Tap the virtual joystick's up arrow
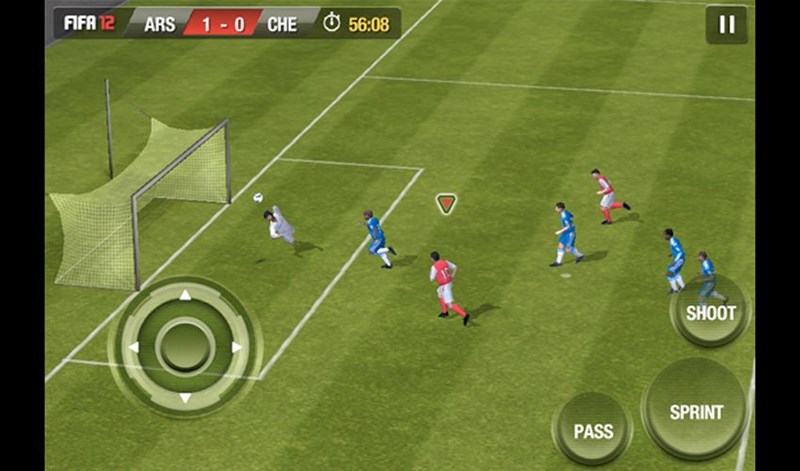 pos(184,295)
